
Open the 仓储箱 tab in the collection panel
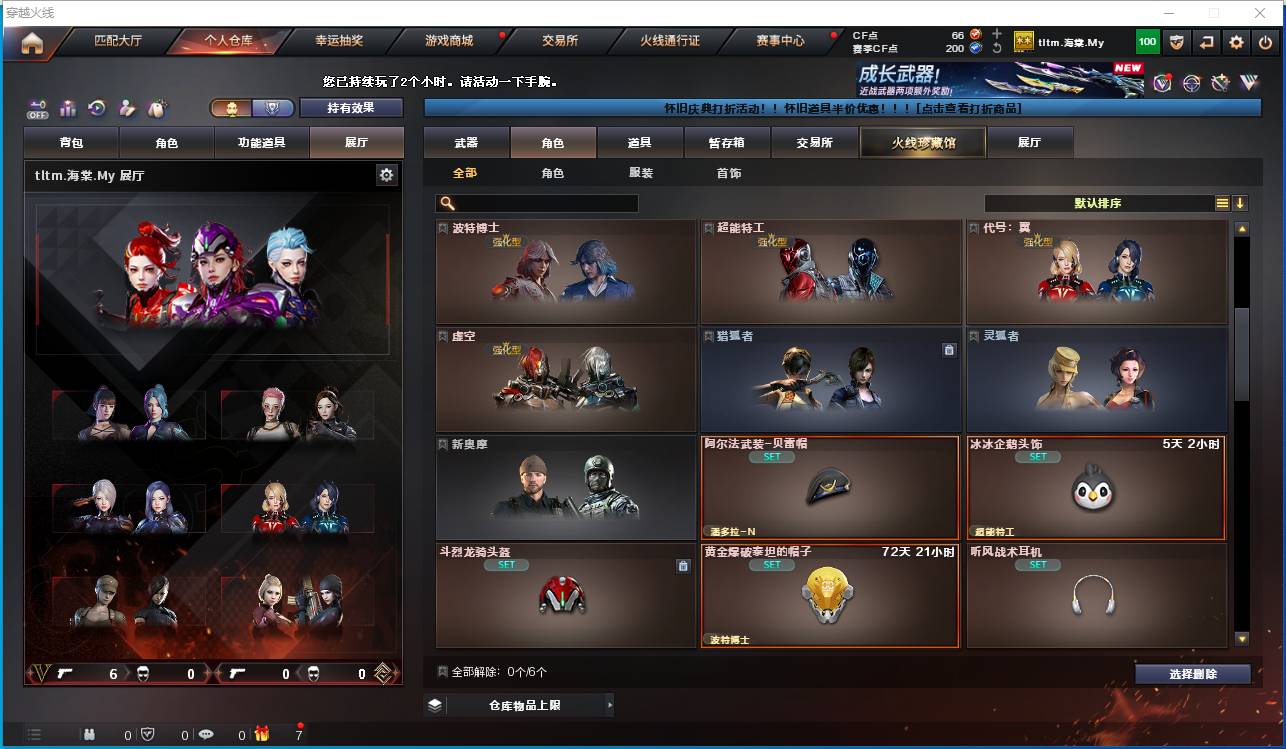click(x=728, y=142)
